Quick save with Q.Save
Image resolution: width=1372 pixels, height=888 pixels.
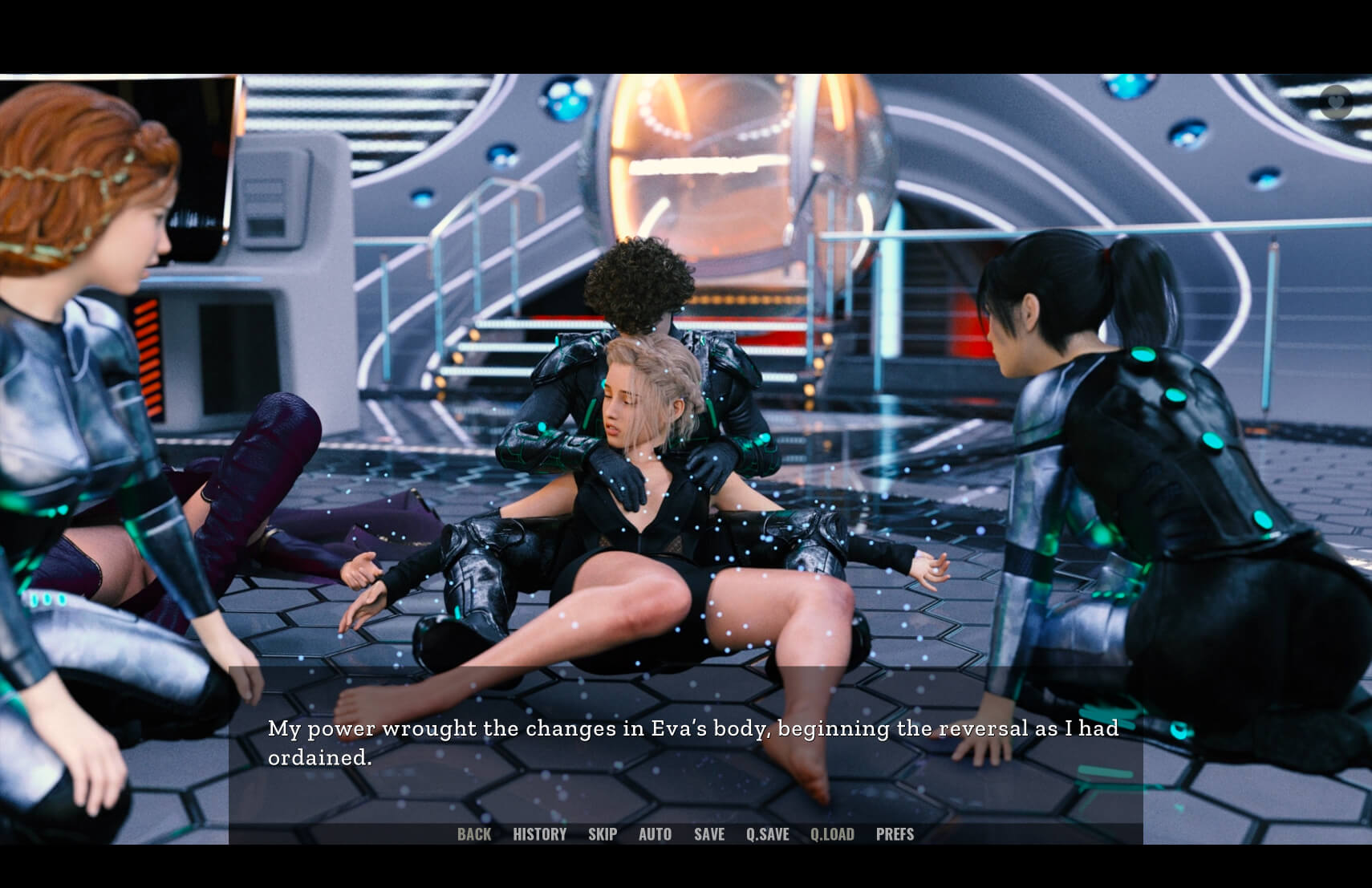point(768,834)
